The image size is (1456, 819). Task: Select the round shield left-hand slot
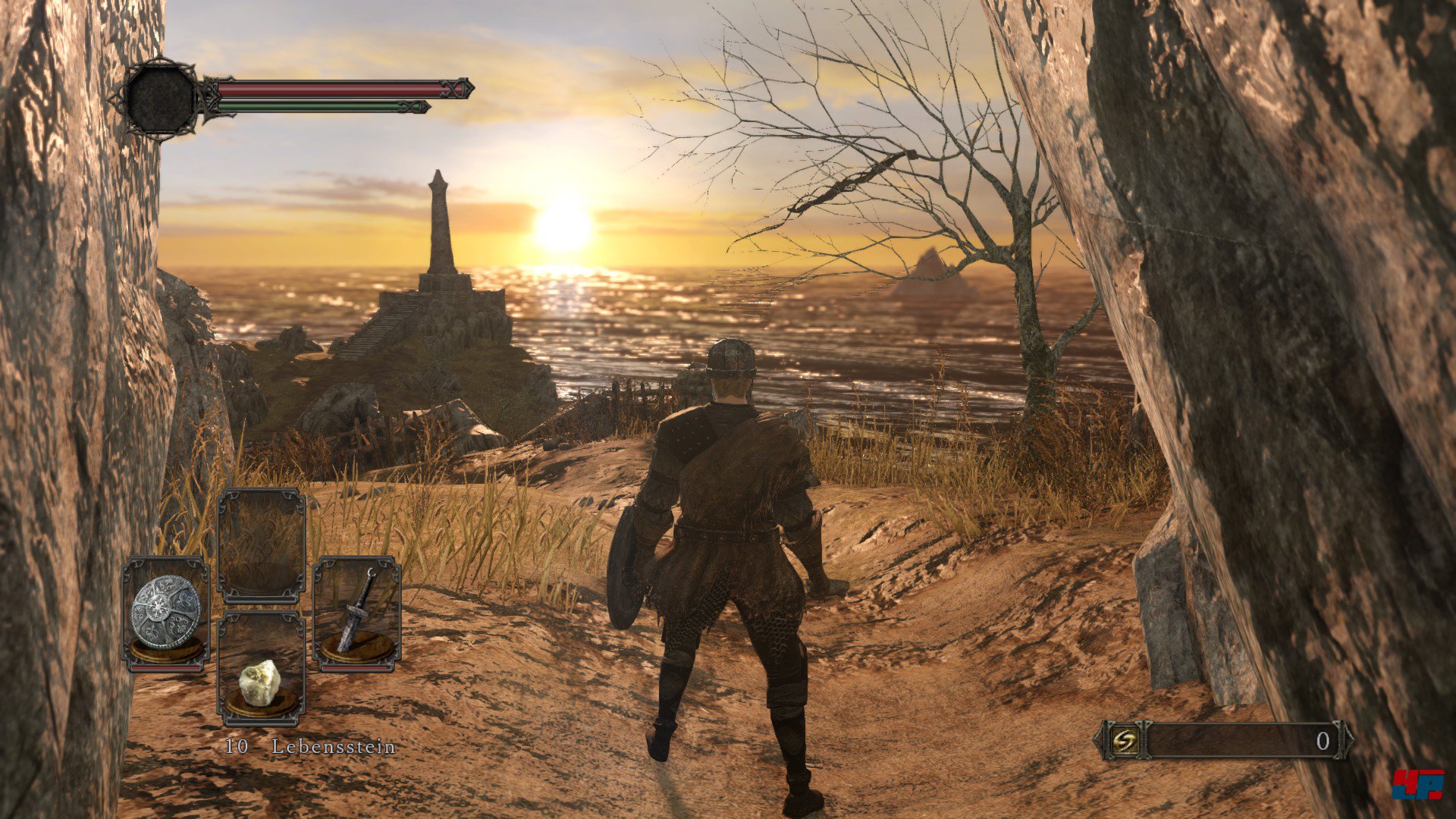pos(166,613)
